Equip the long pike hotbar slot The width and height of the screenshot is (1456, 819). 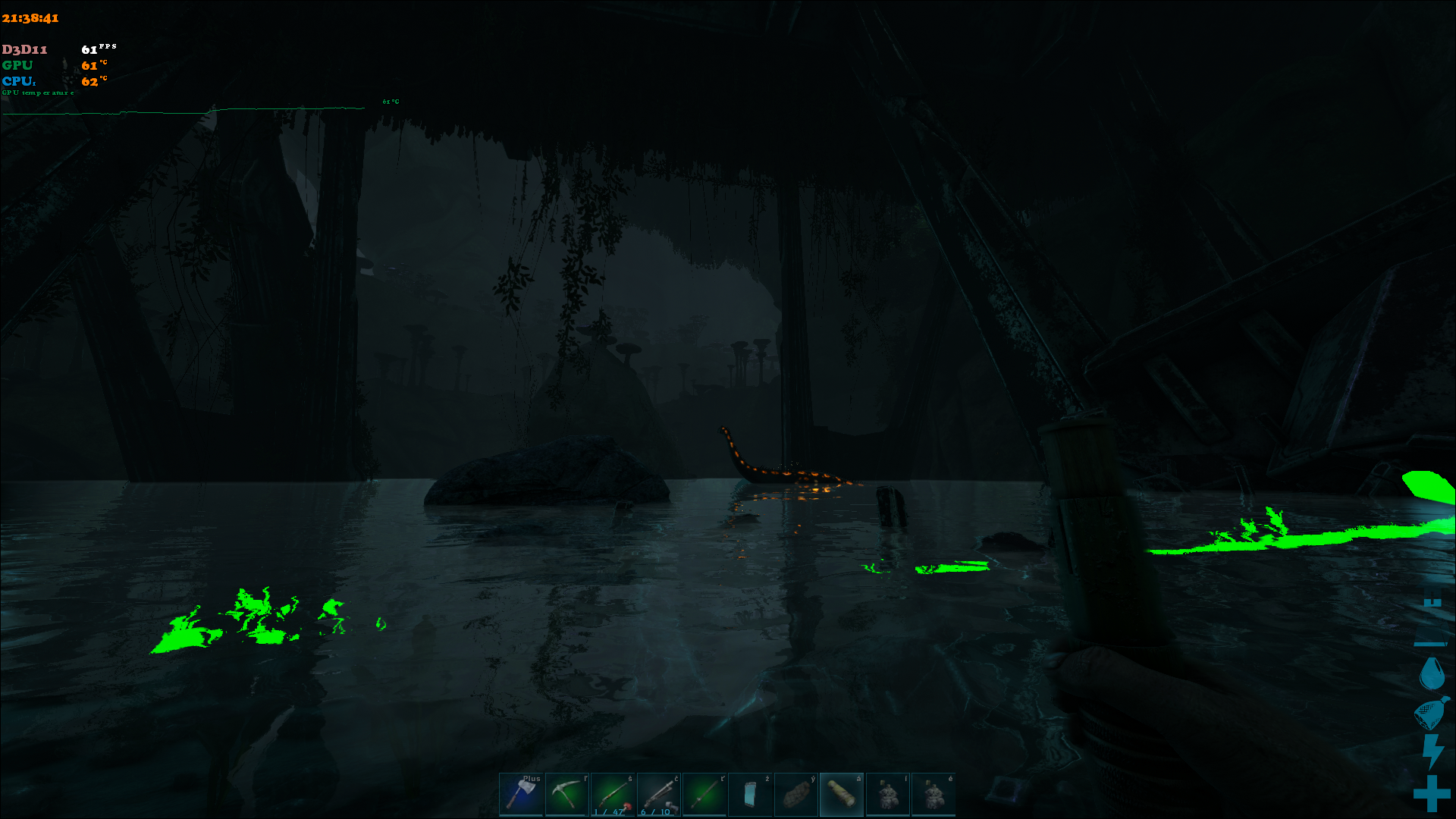coord(704,794)
